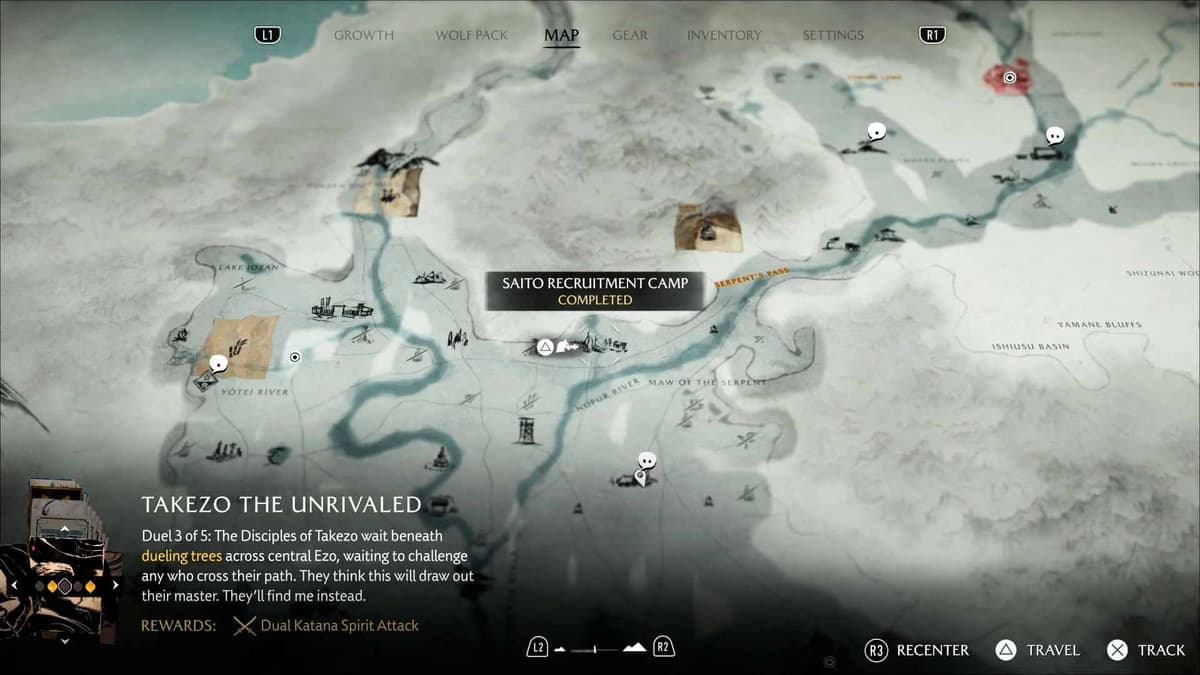The image size is (1200, 675).
Task: Open the Wolf Pack tab
Action: point(472,35)
